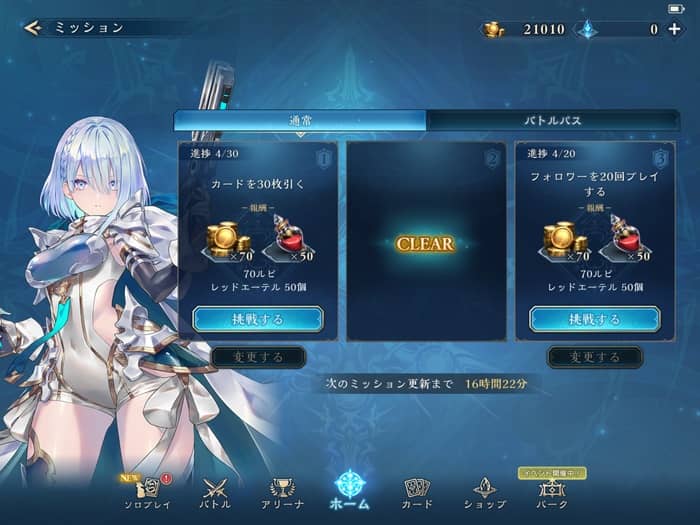Return to the ホーム screen
This screenshot has height=525, width=700.
[x=350, y=489]
